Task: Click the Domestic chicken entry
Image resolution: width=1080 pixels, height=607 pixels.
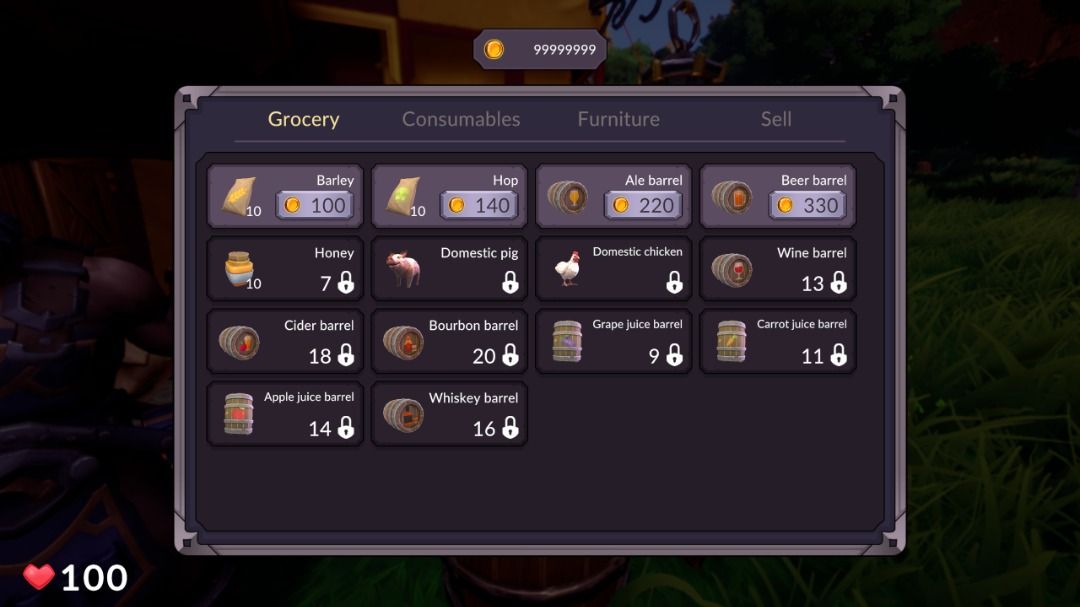Action: click(613, 269)
